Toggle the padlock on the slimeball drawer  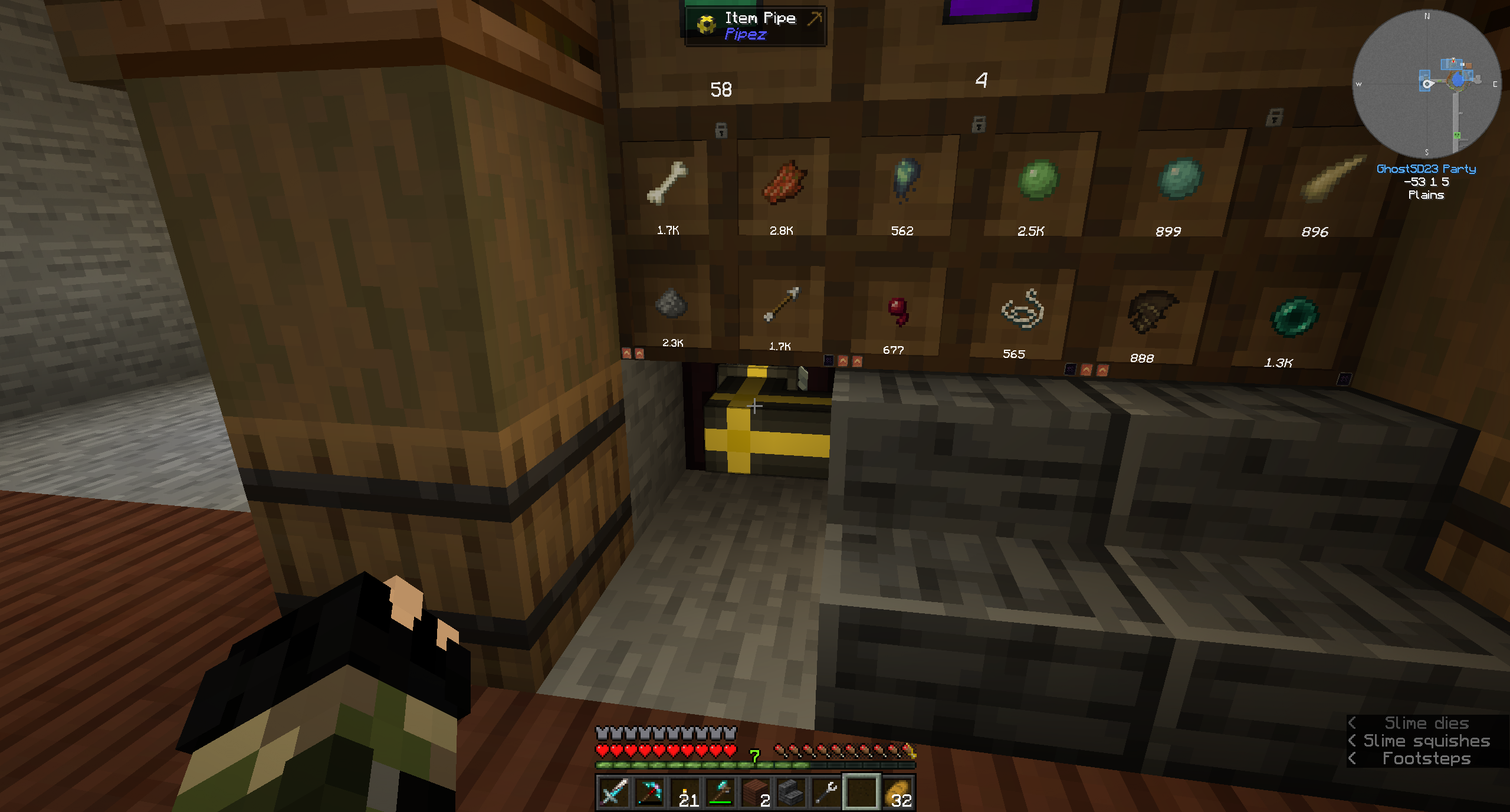click(979, 124)
